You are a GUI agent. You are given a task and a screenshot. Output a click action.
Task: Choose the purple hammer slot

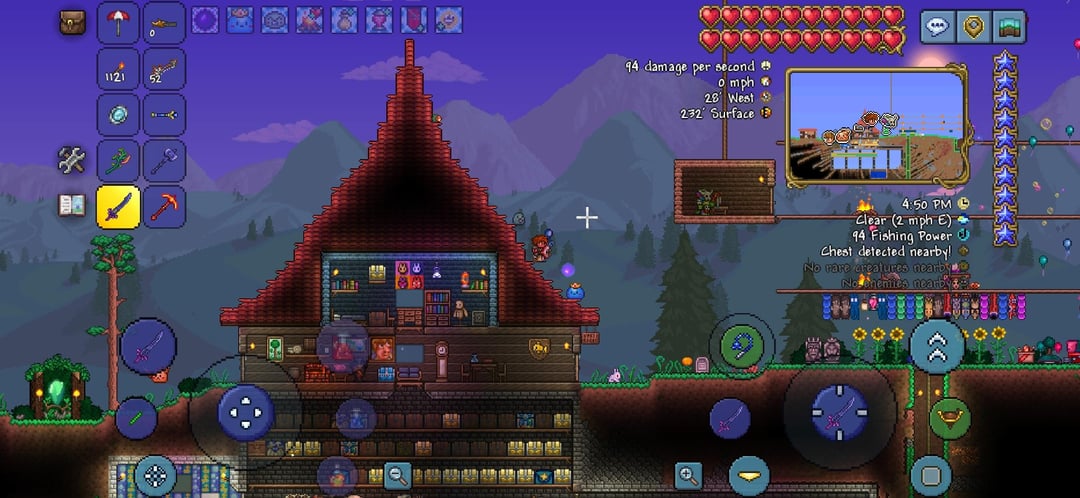coord(164,161)
